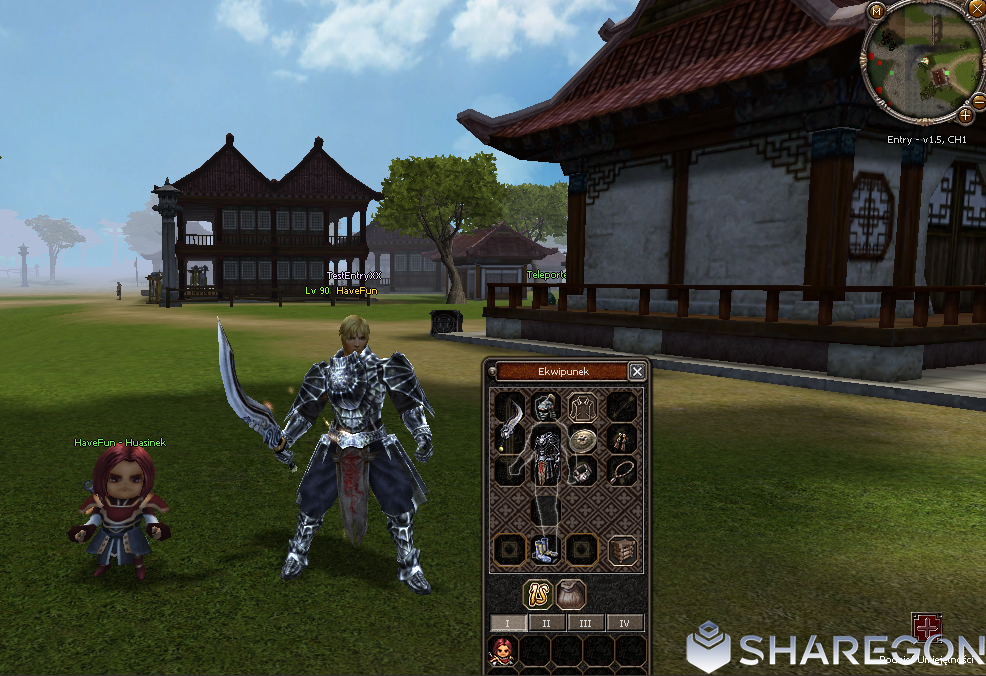986x676 pixels.
Task: Pick the equipped boots slot
Action: pos(546,551)
